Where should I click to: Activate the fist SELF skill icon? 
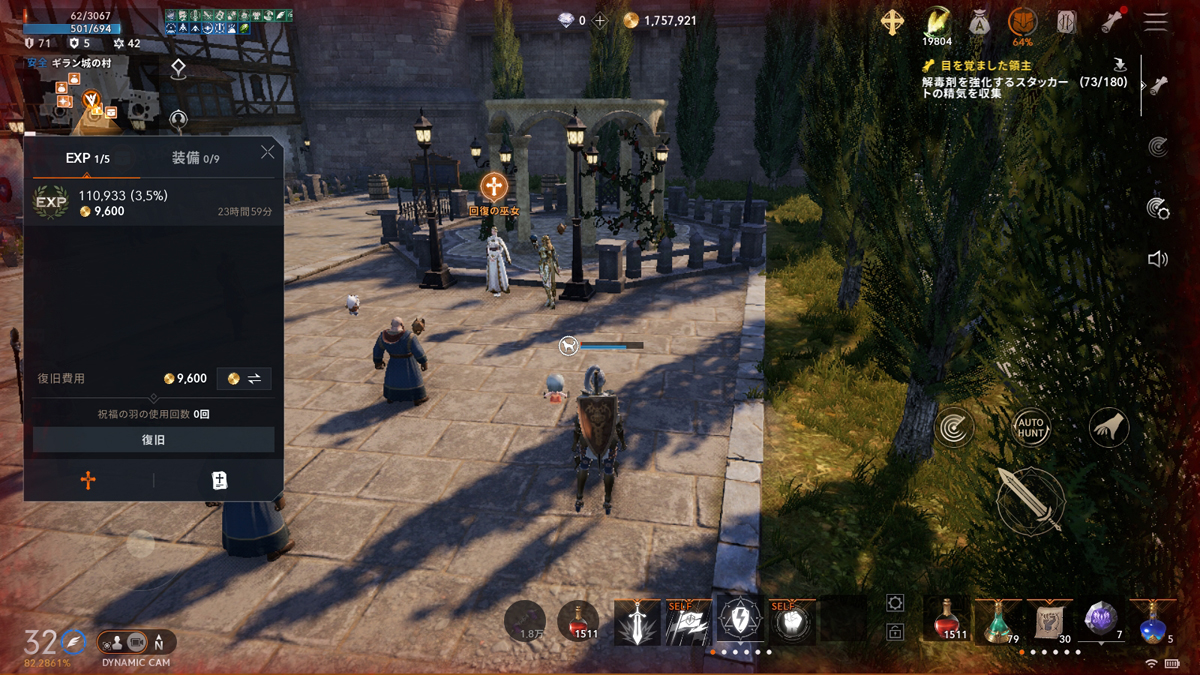coord(793,622)
